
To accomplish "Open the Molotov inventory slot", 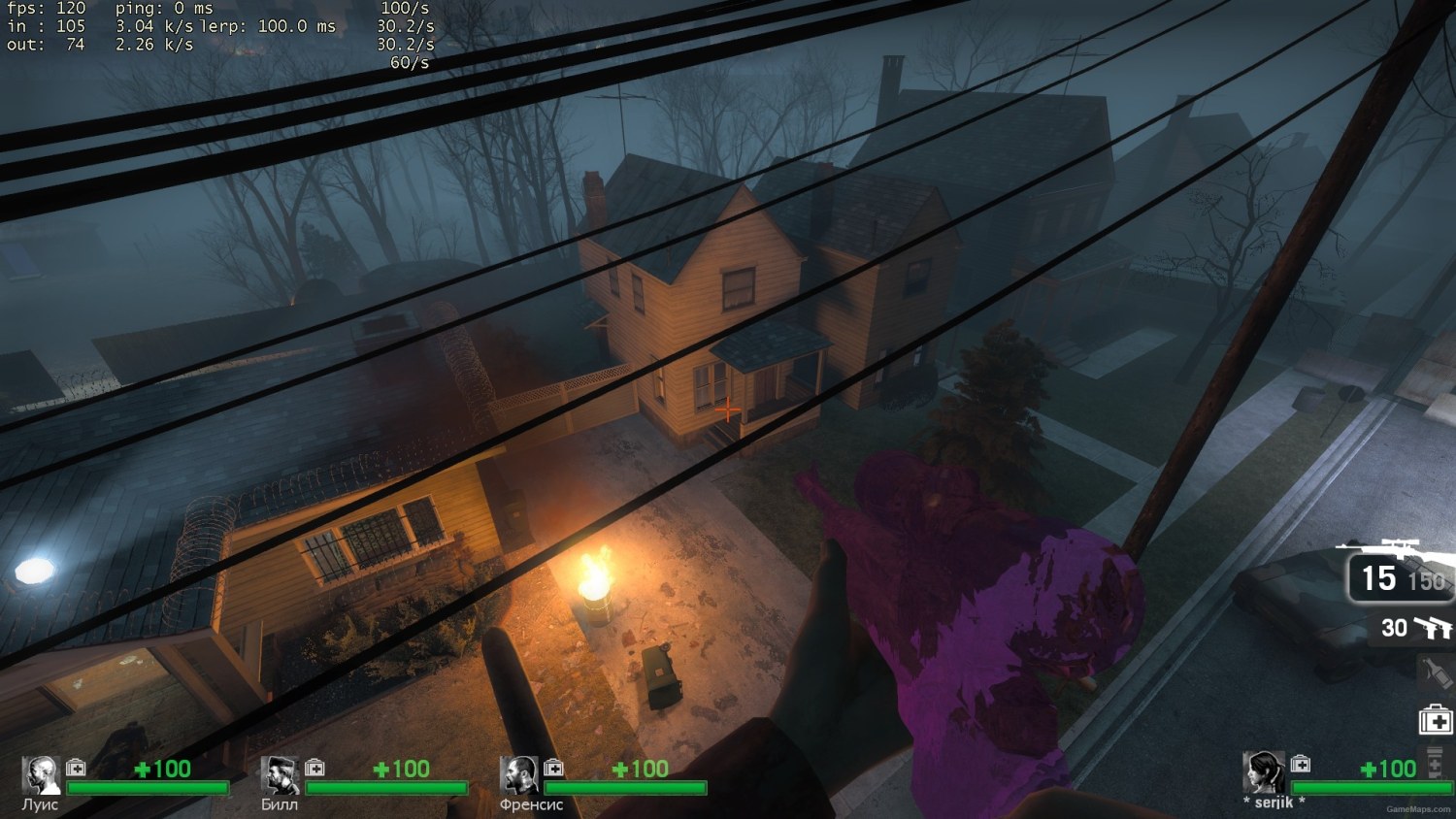I will (x=1438, y=672).
